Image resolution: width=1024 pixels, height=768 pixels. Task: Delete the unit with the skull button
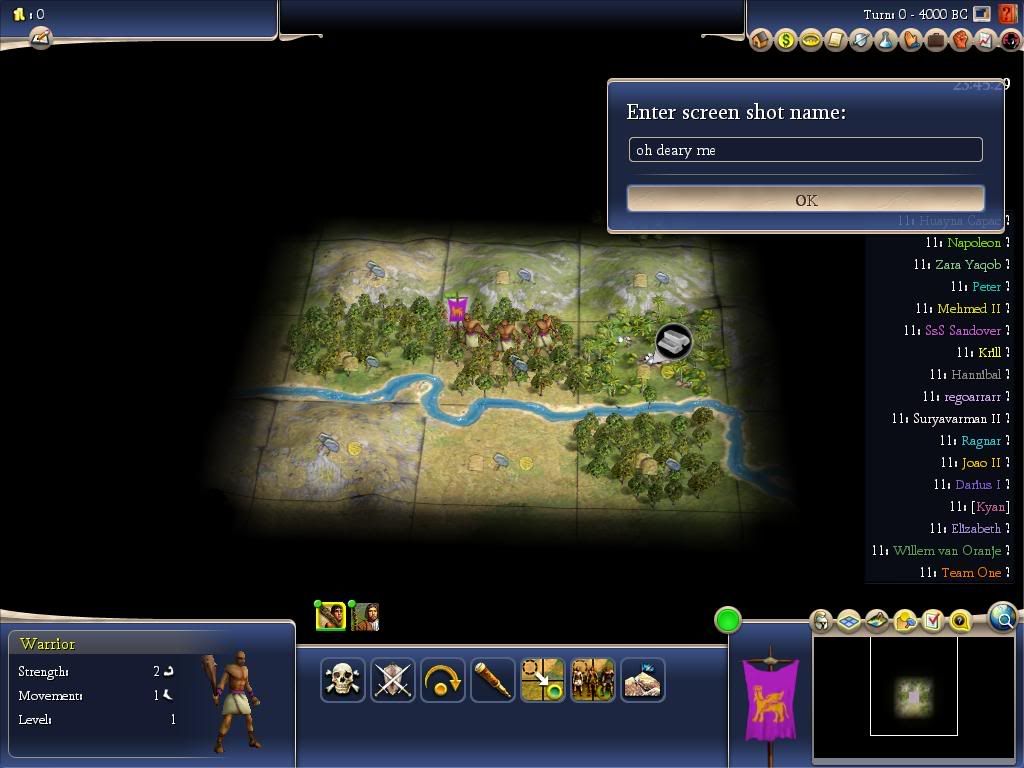(343, 680)
